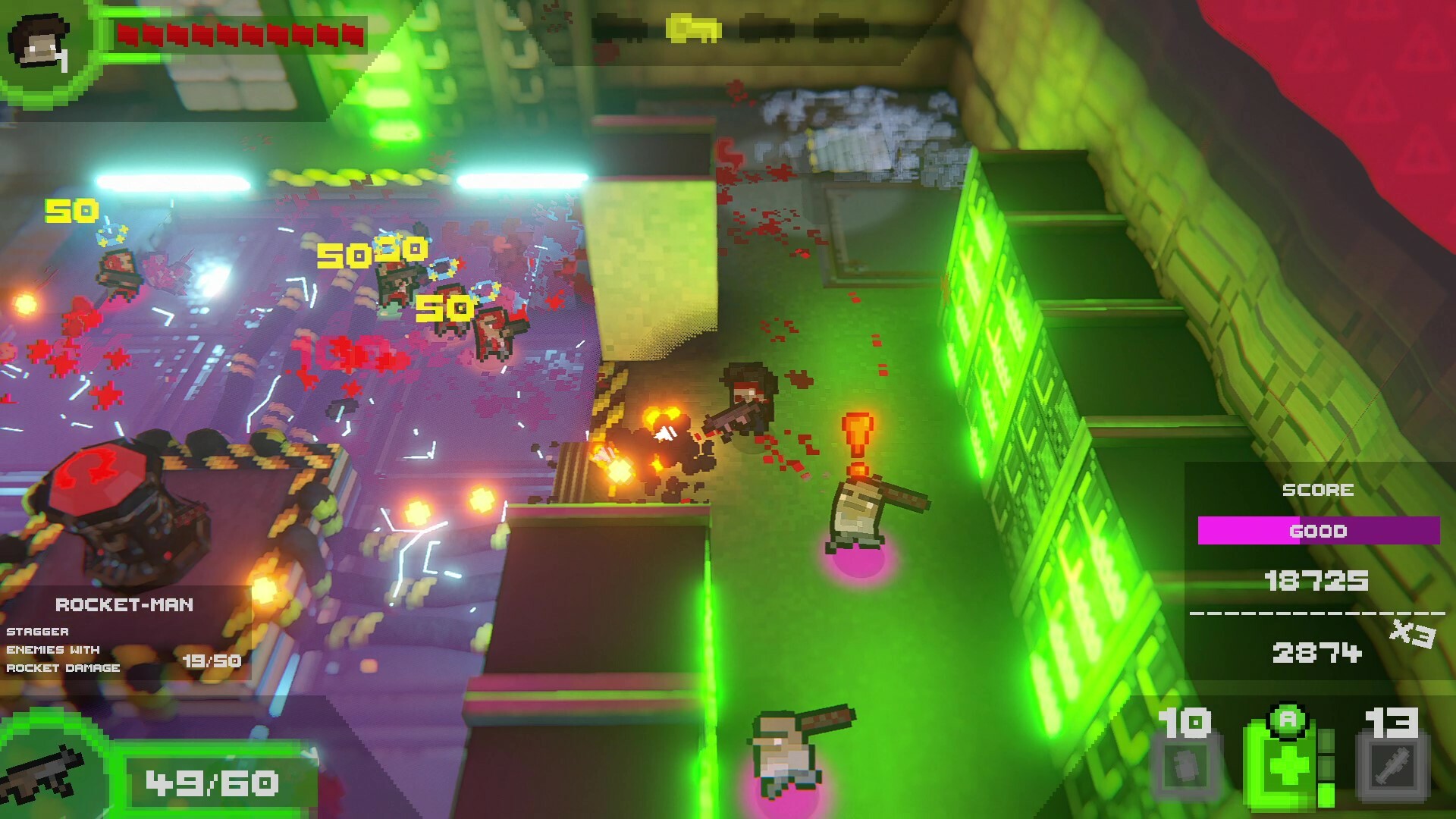Click the SCORE panel header

pos(1317,489)
